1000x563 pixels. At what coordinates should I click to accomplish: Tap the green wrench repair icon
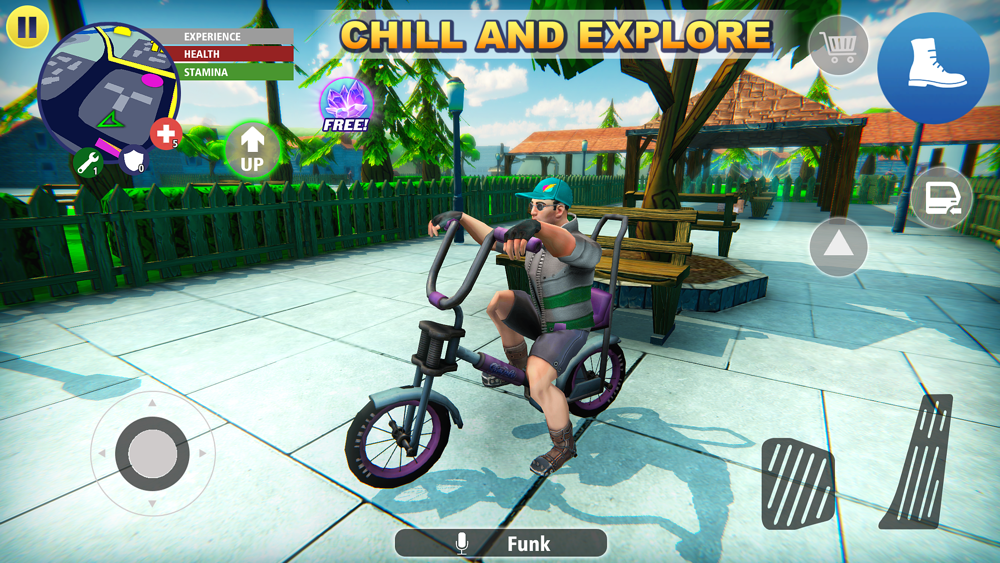tap(88, 162)
